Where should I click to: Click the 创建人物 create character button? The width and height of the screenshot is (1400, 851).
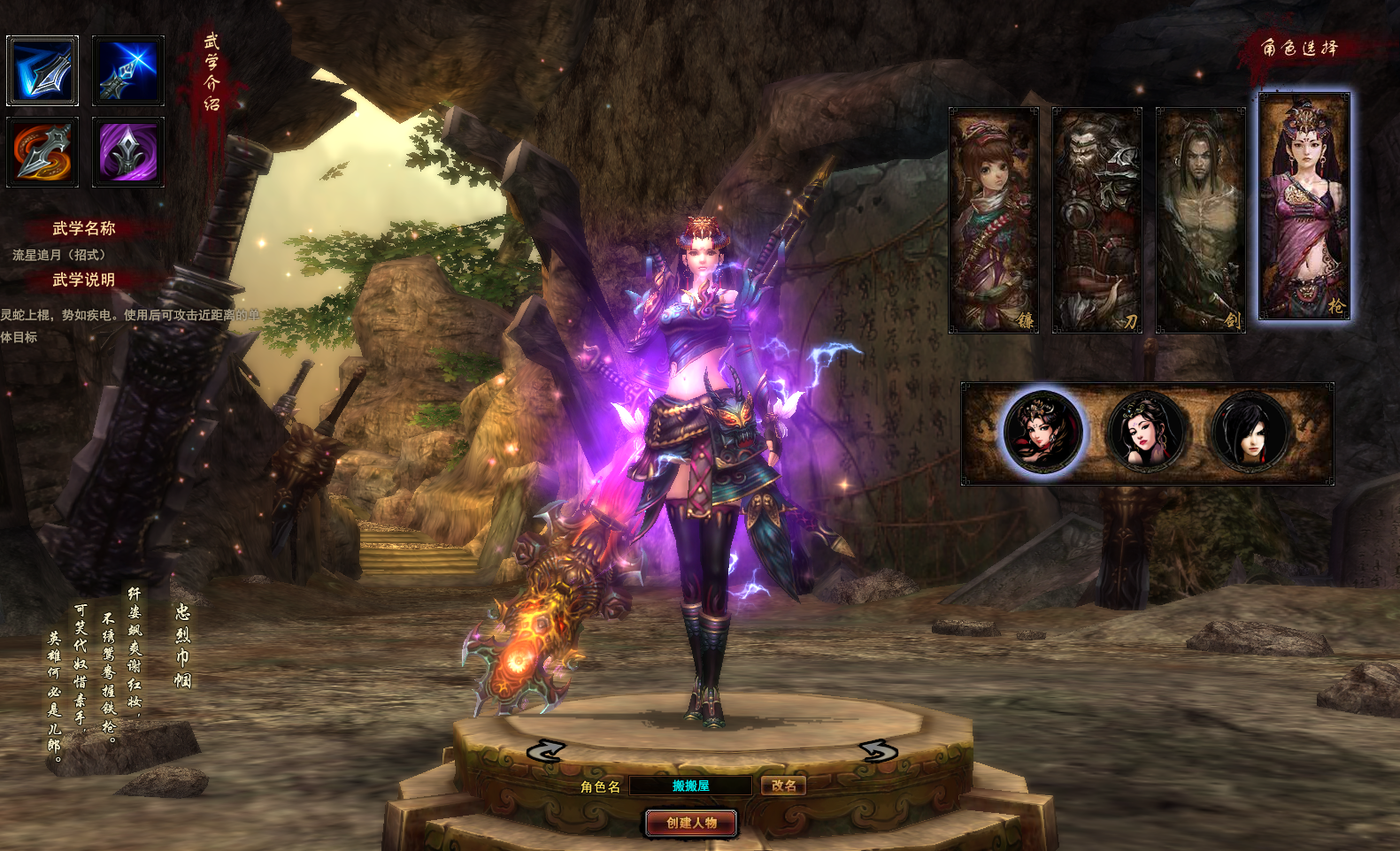691,823
